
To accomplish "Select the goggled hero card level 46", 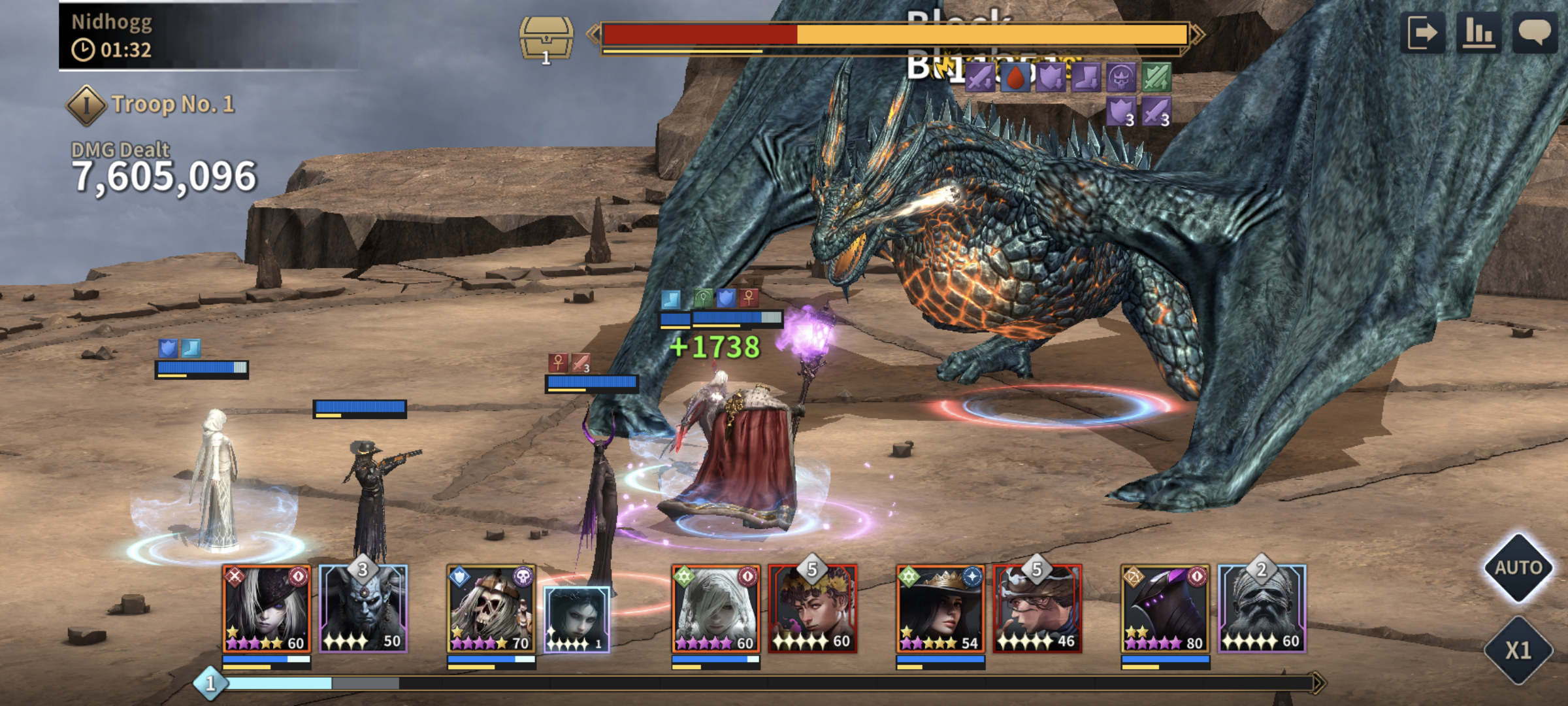I will coord(1037,609).
